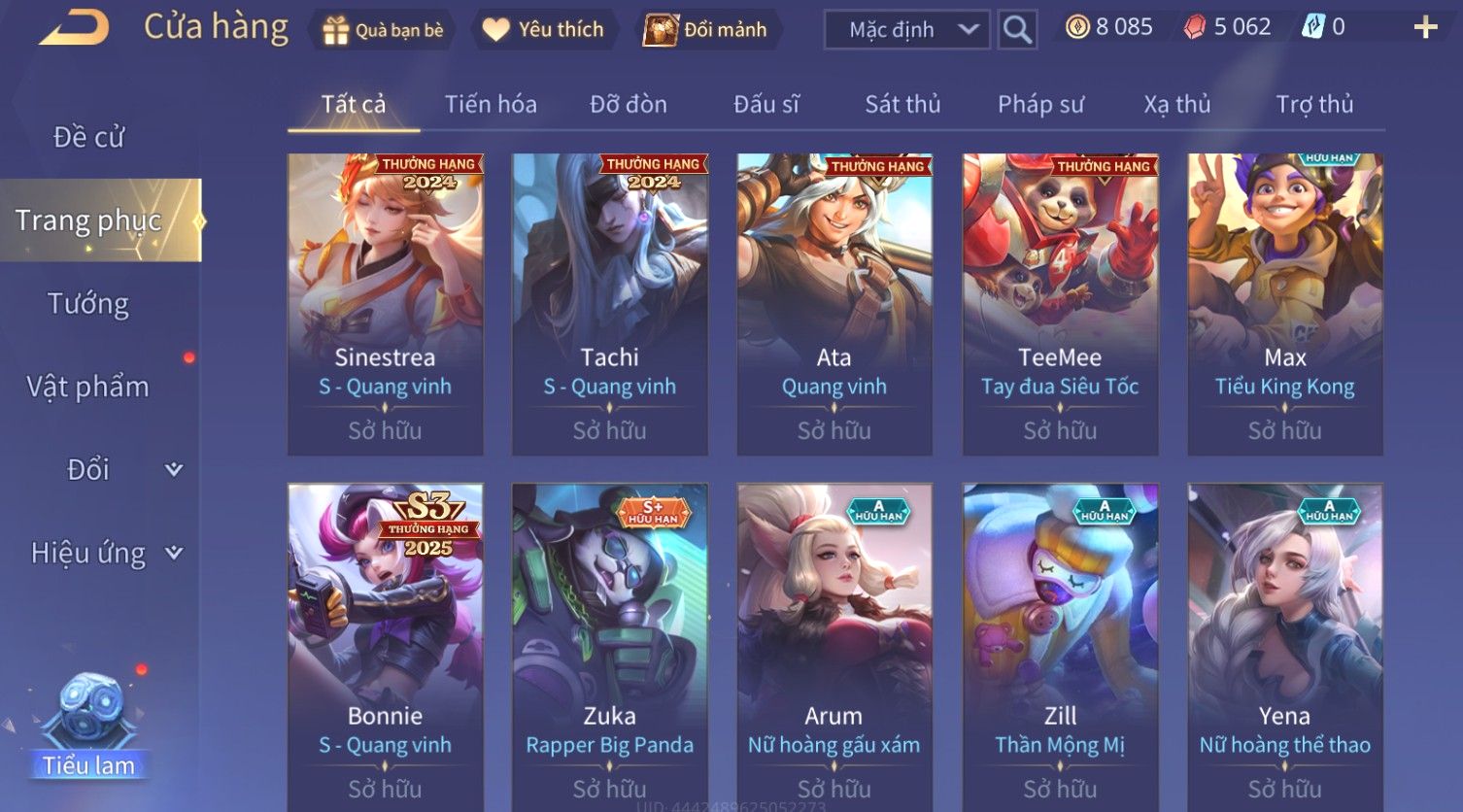Choose the Pháp sư tab
The width and height of the screenshot is (1463, 812).
[1040, 104]
